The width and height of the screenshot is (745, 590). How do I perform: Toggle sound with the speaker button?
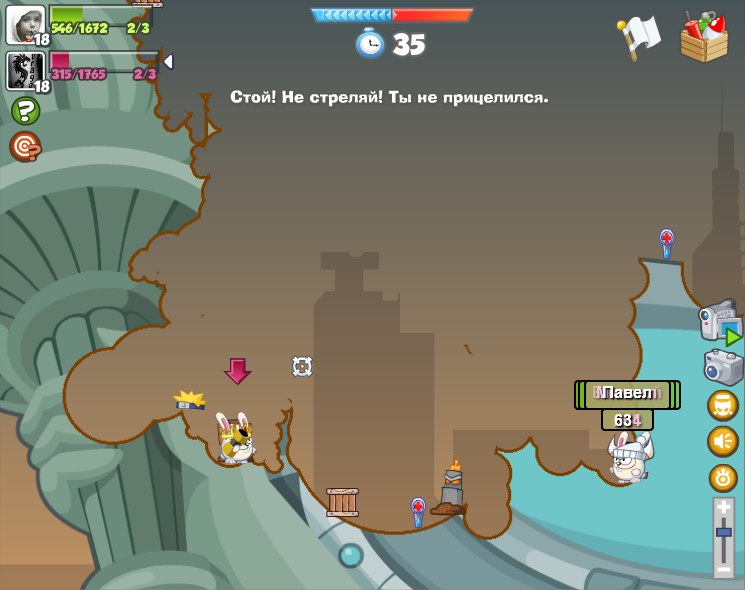pos(723,441)
